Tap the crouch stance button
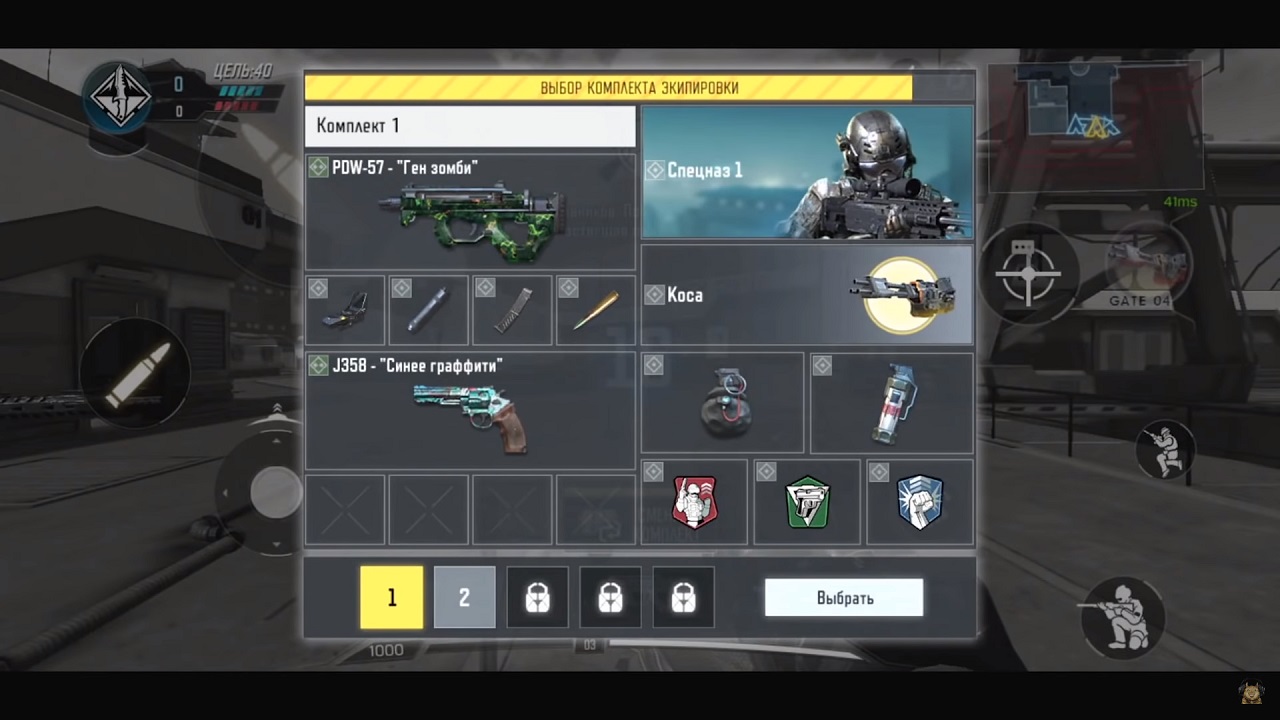The width and height of the screenshot is (1280, 720). 1164,449
